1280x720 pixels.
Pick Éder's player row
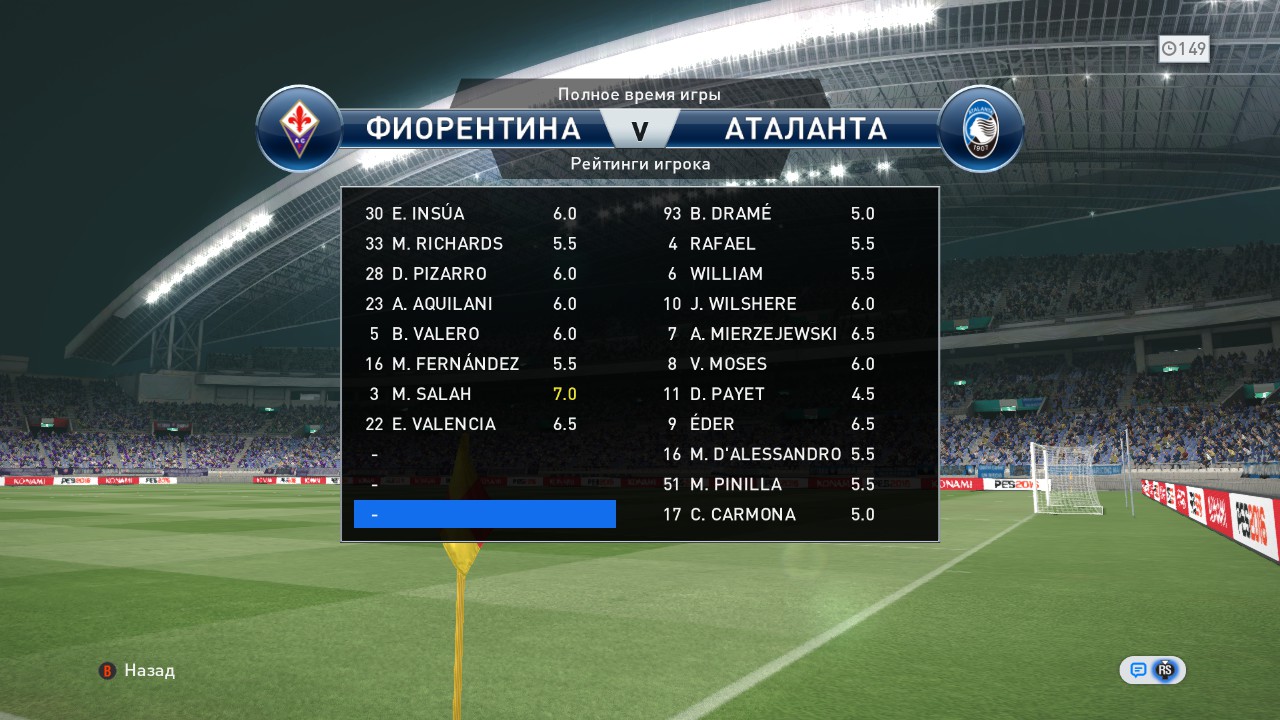pyautogui.click(x=770, y=424)
